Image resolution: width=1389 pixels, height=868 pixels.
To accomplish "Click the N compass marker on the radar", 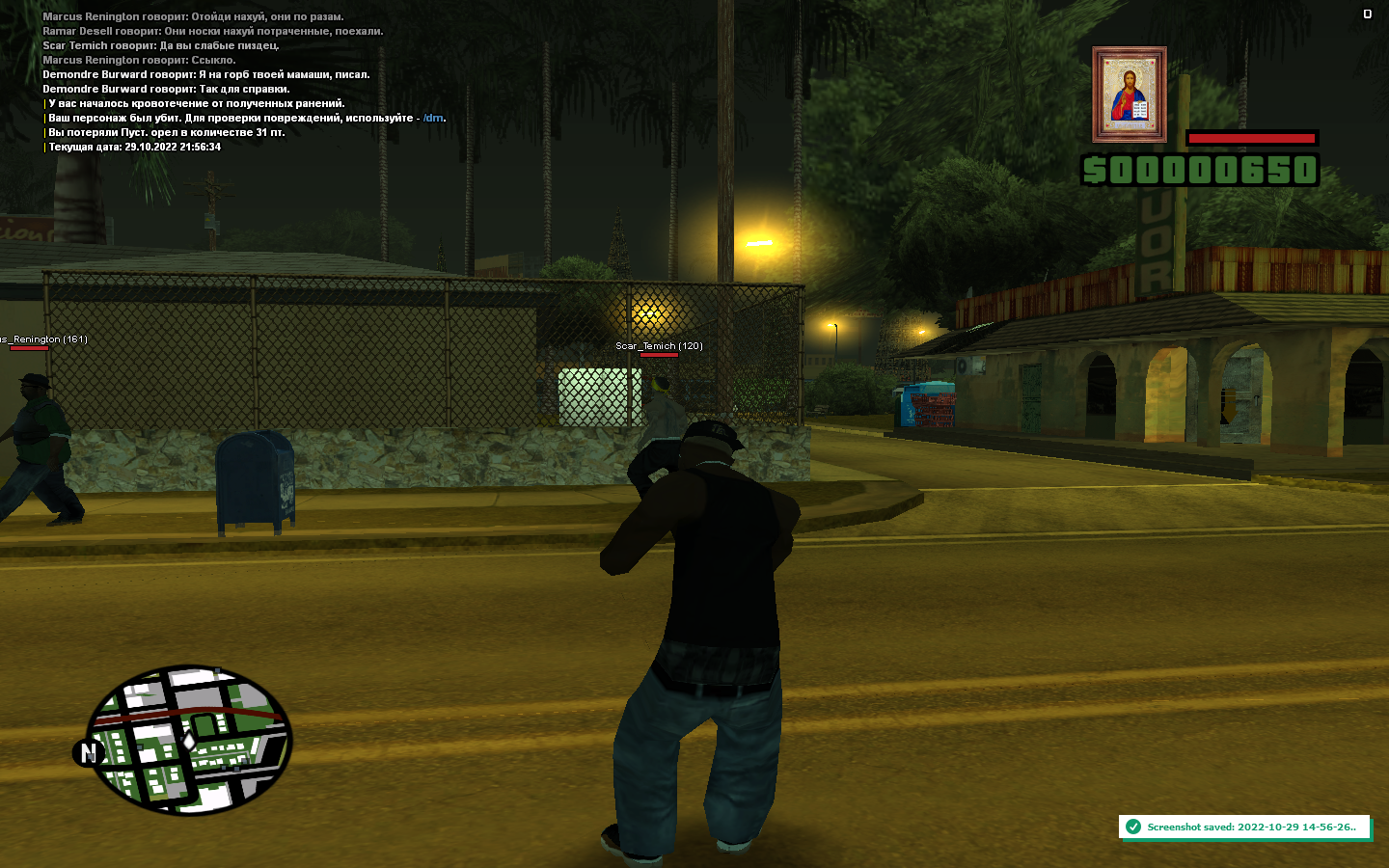I will (89, 752).
